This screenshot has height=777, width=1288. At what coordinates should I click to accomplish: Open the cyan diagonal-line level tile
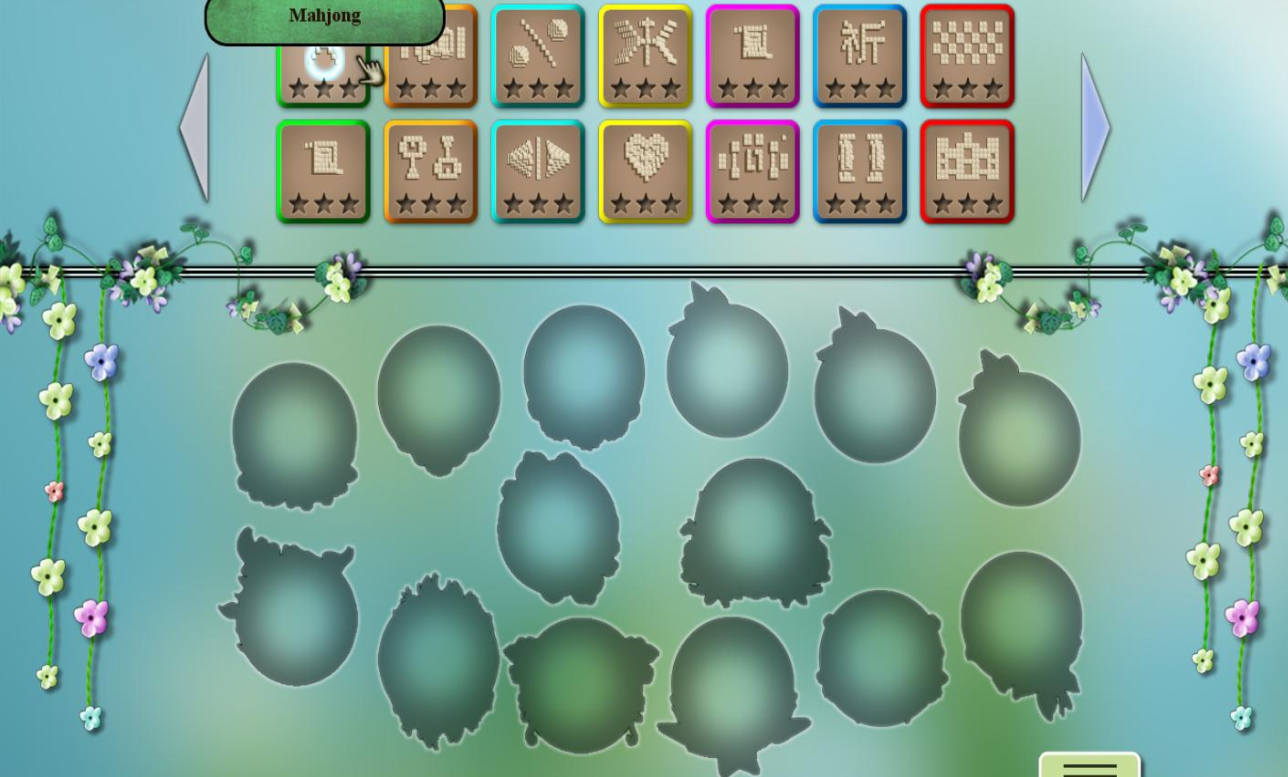pyautogui.click(x=538, y=56)
